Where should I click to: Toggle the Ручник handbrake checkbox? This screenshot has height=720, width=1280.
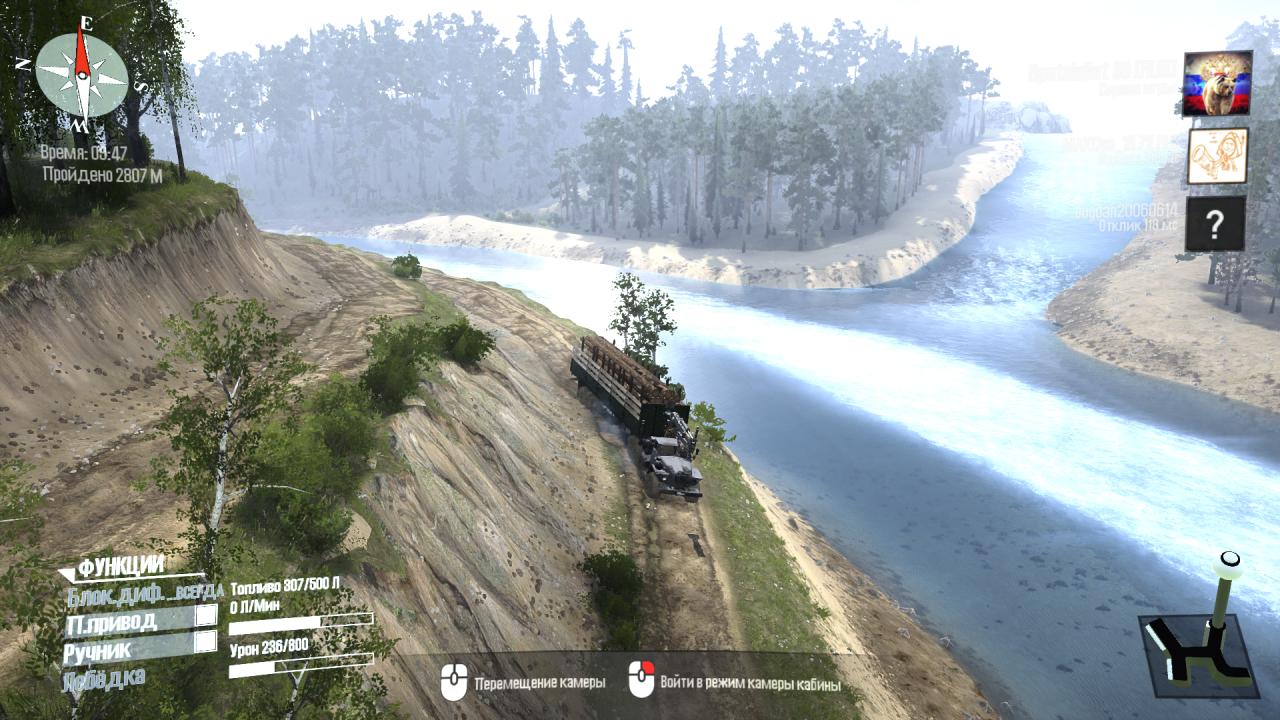[205, 642]
